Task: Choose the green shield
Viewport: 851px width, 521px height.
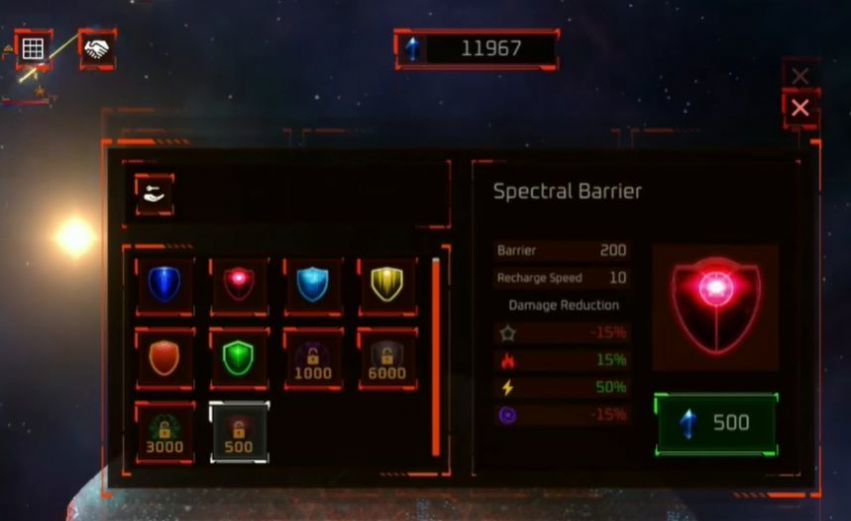Action: tap(239, 357)
